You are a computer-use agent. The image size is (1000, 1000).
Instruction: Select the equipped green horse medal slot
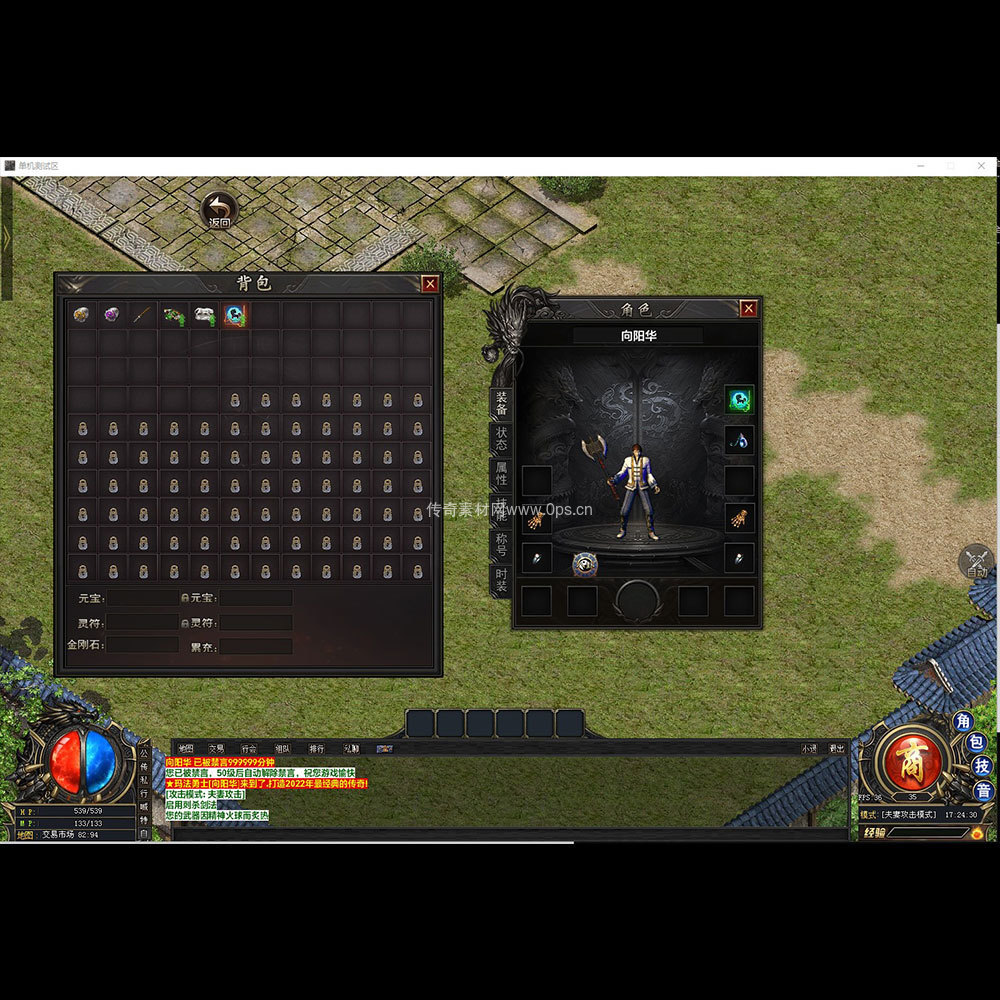(x=739, y=400)
